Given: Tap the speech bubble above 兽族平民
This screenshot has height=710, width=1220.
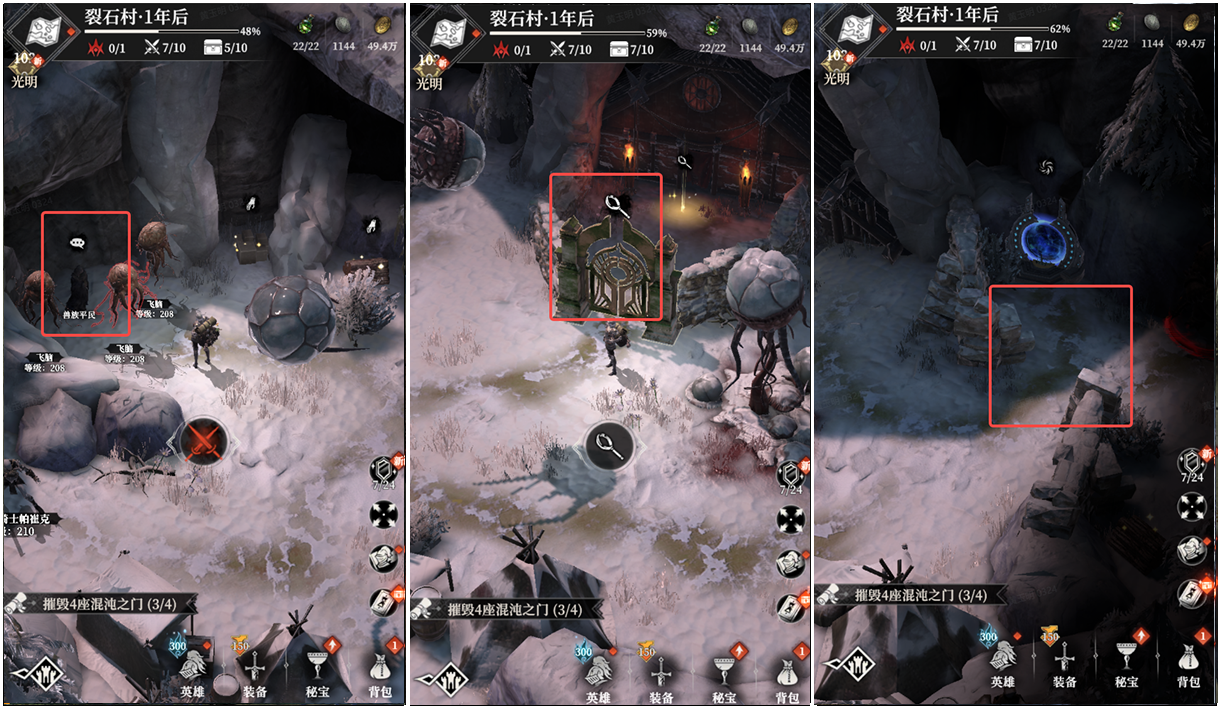Looking at the screenshot, I should pos(78,241).
